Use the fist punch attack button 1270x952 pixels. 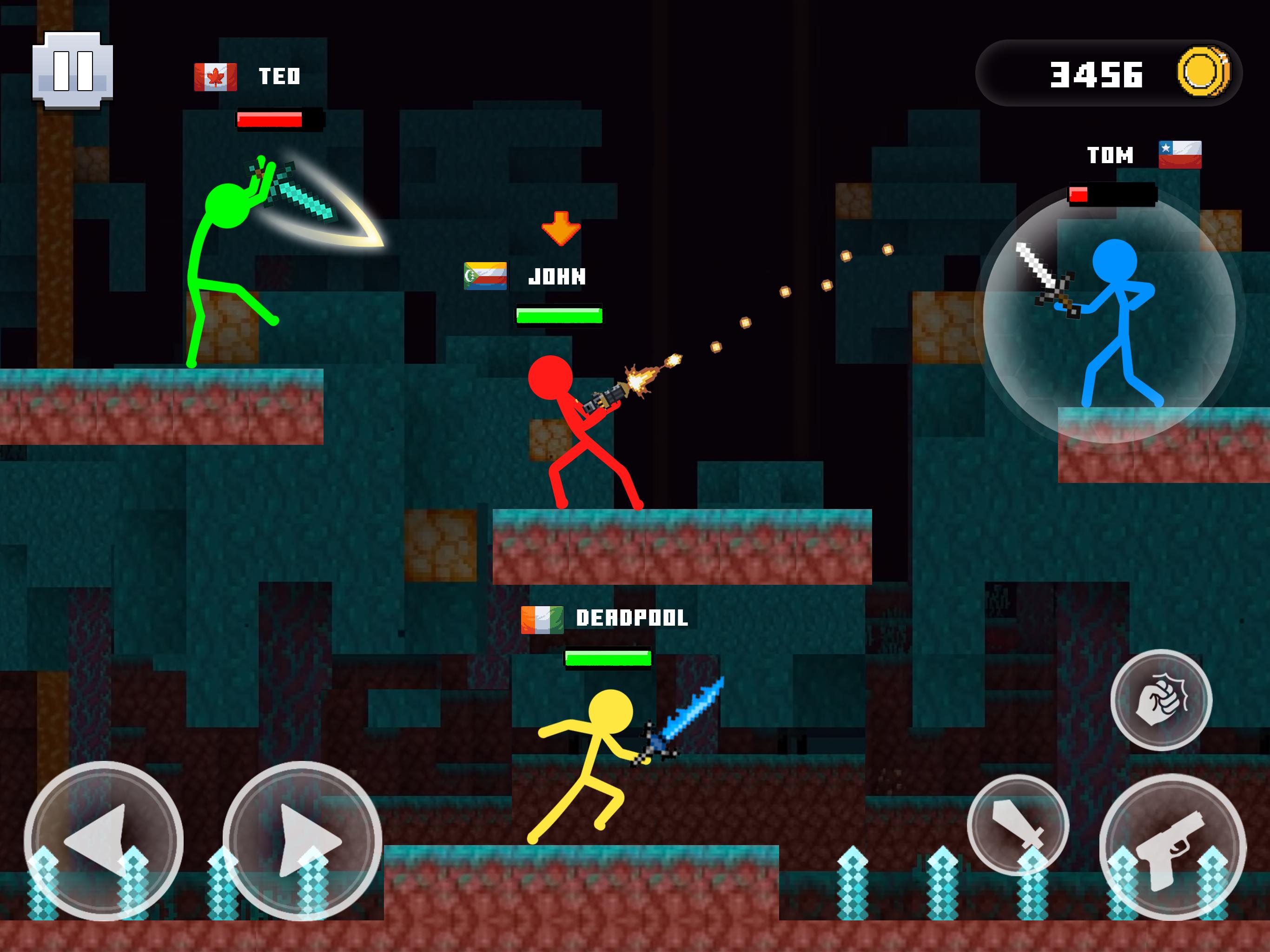(x=1161, y=700)
